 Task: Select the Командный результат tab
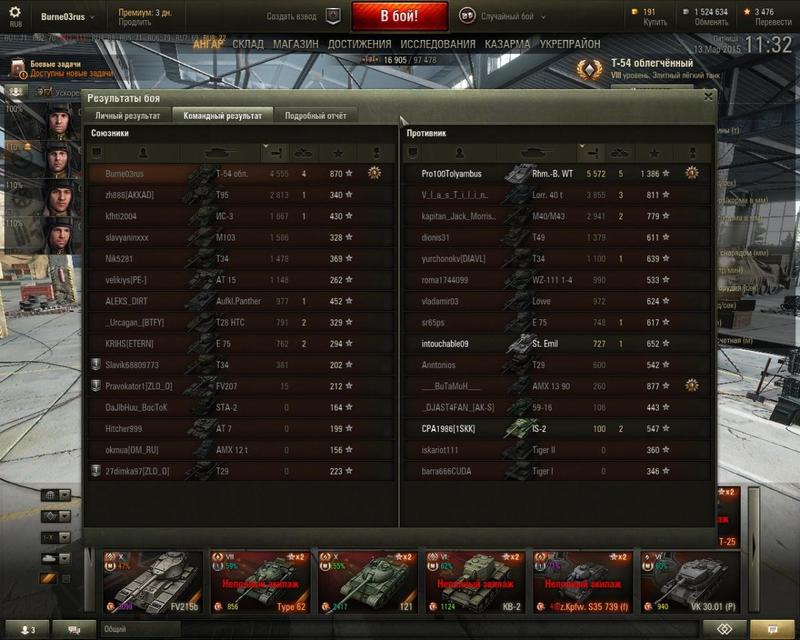221,116
